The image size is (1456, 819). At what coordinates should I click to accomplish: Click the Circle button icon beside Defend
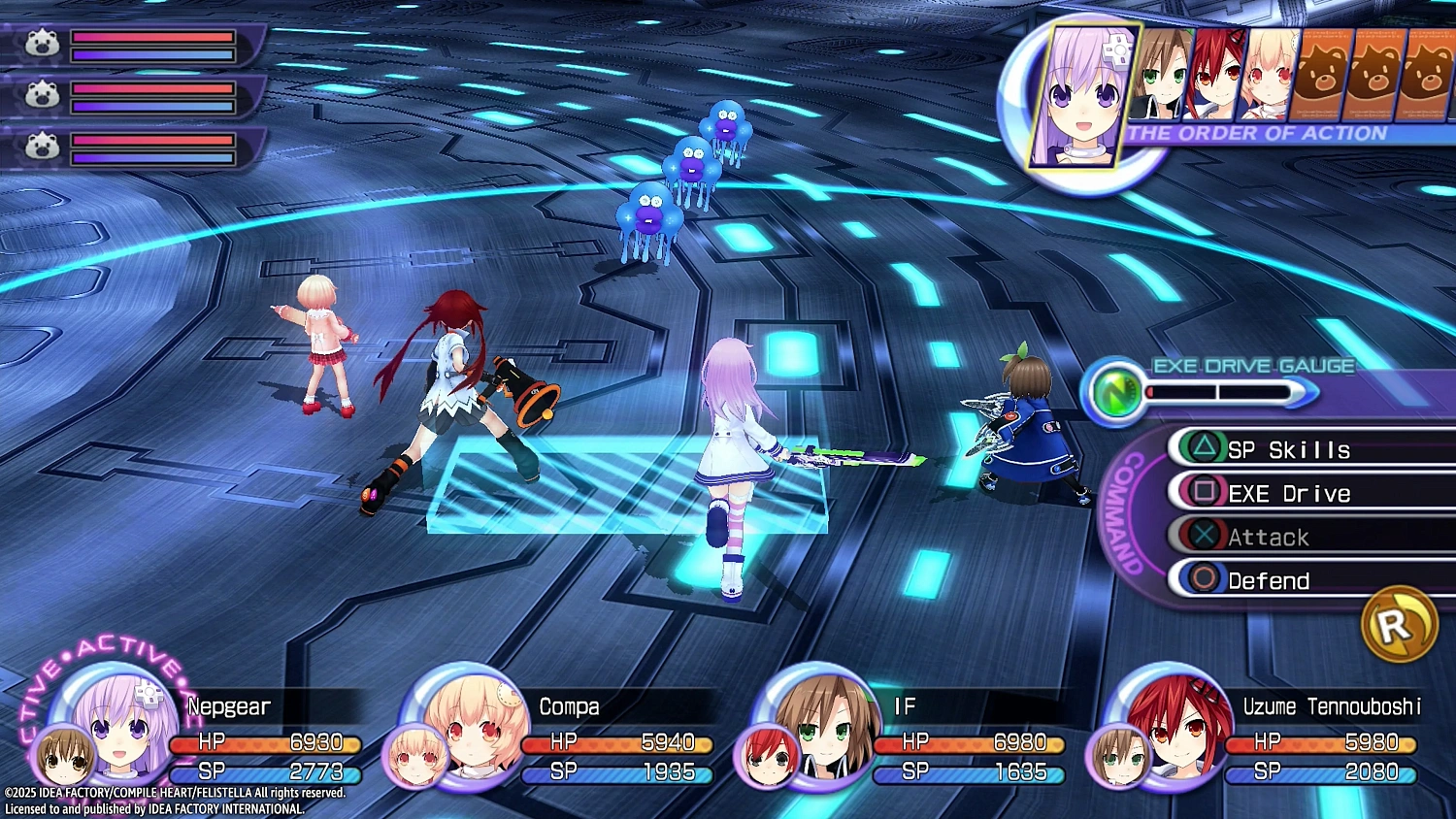pyautogui.click(x=1202, y=579)
